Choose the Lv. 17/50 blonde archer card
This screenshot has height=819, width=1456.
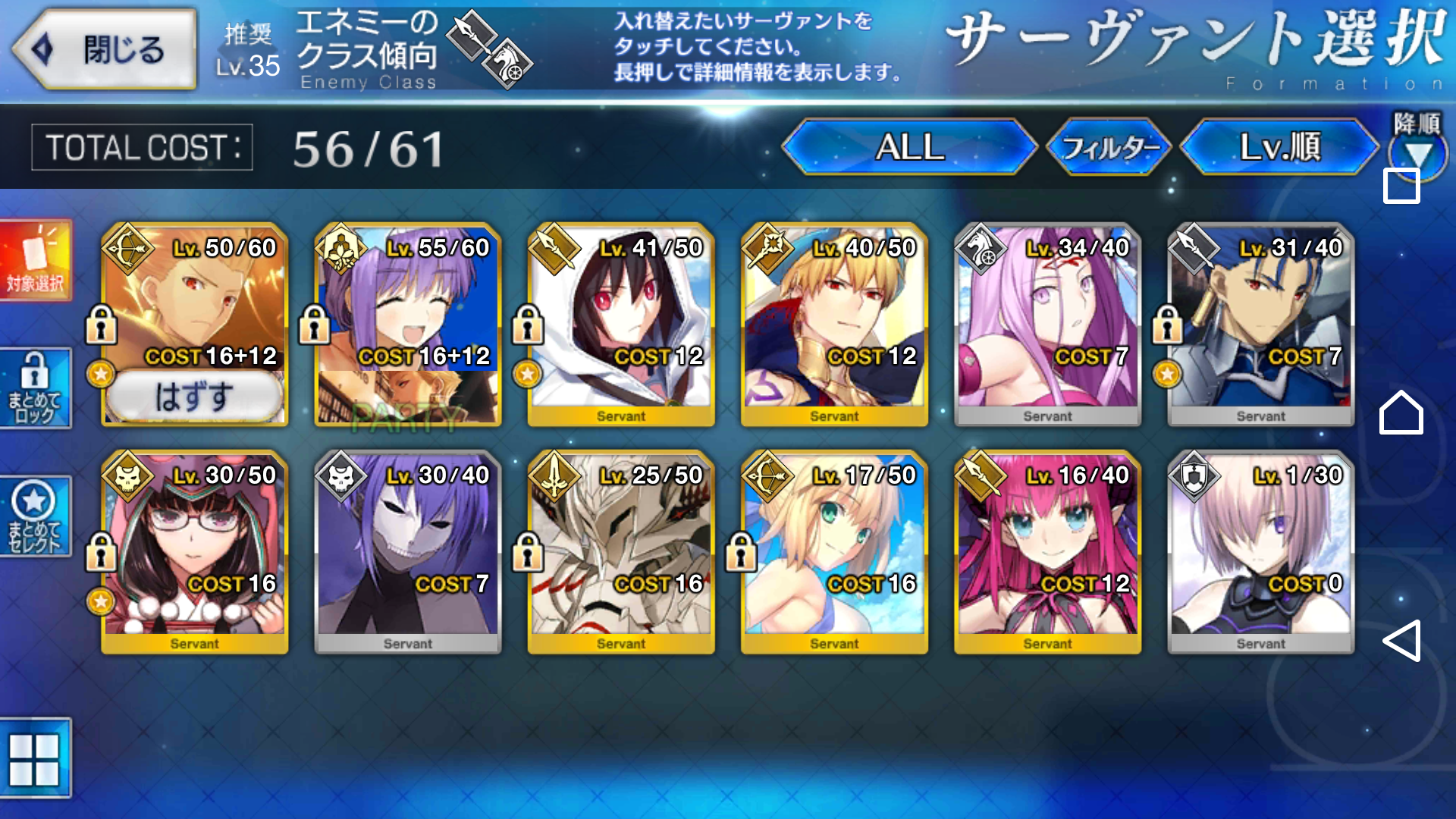tap(834, 552)
